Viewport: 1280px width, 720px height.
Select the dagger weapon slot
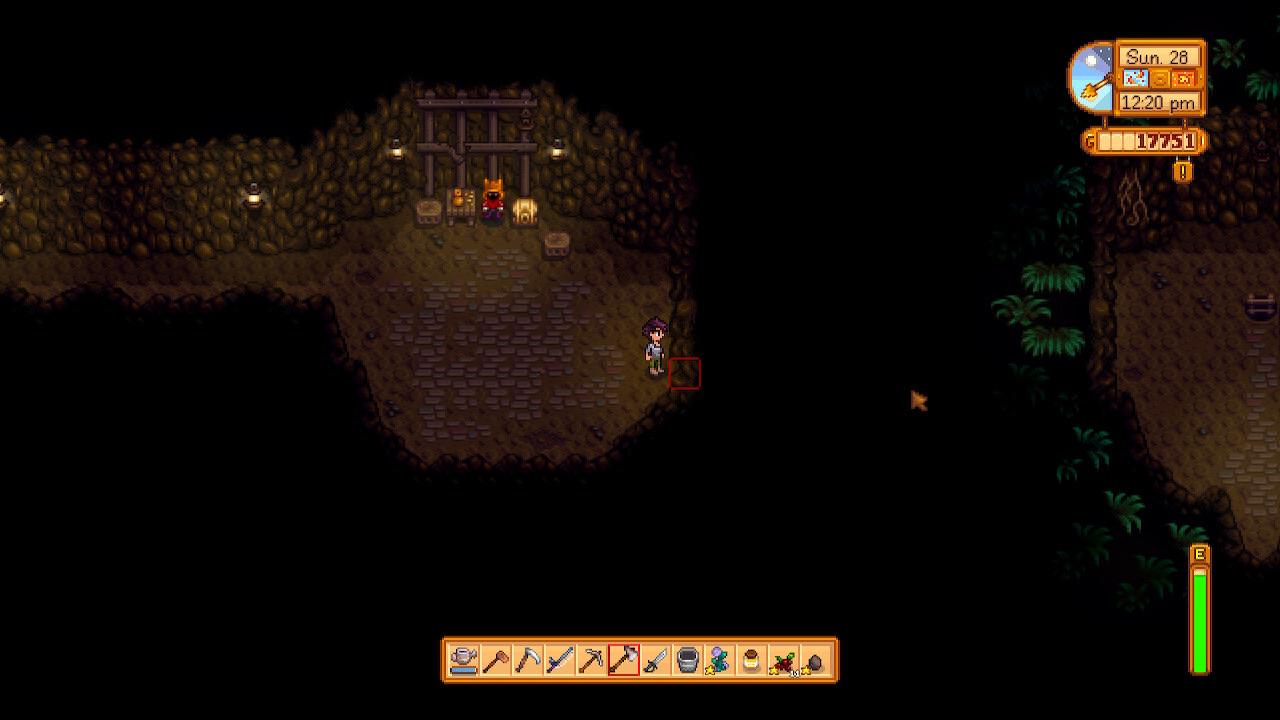(654, 660)
